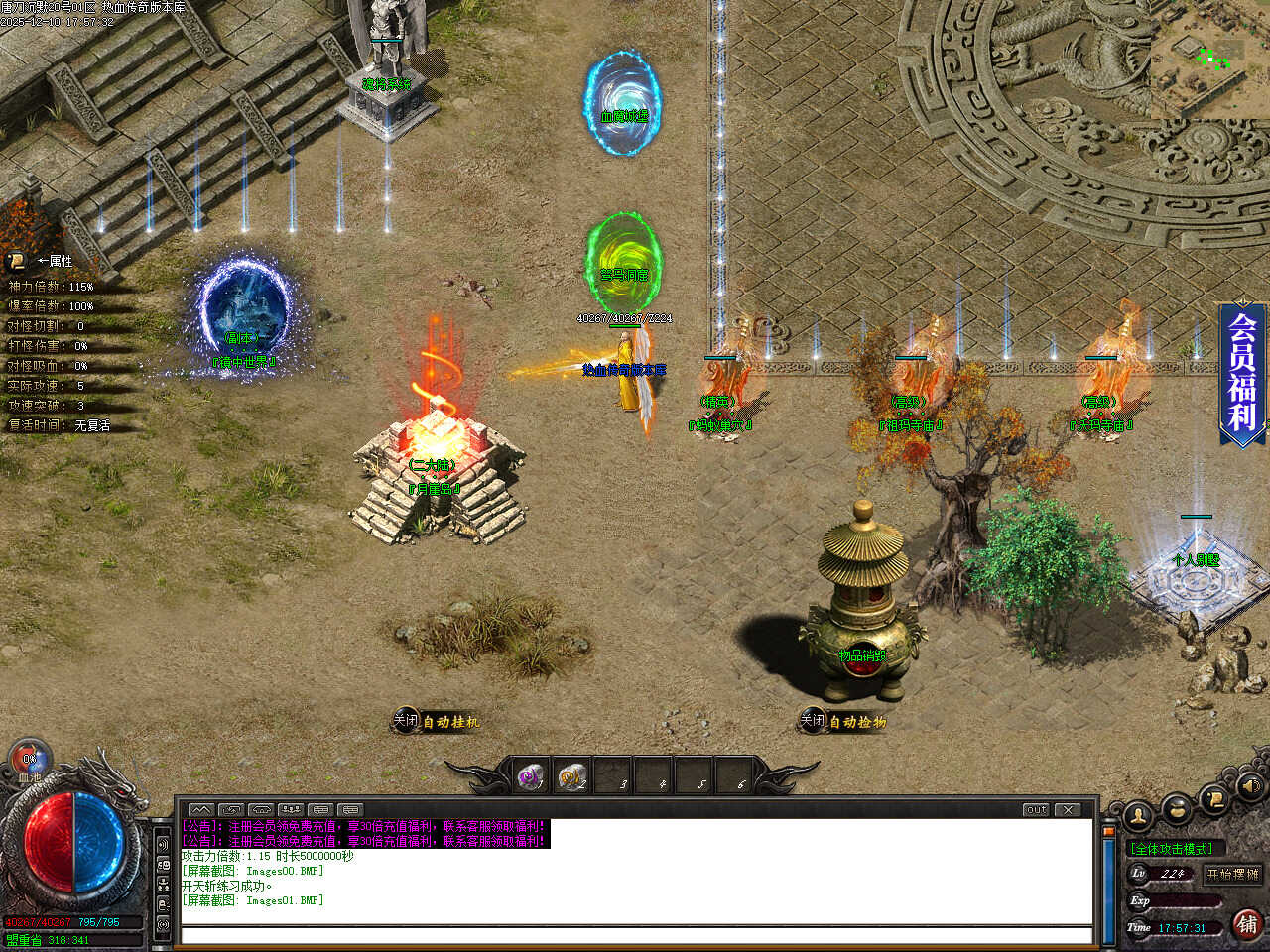Toggle the 自动捡物 auto-pickup button
The width and height of the screenshot is (1270, 952).
coord(843,721)
